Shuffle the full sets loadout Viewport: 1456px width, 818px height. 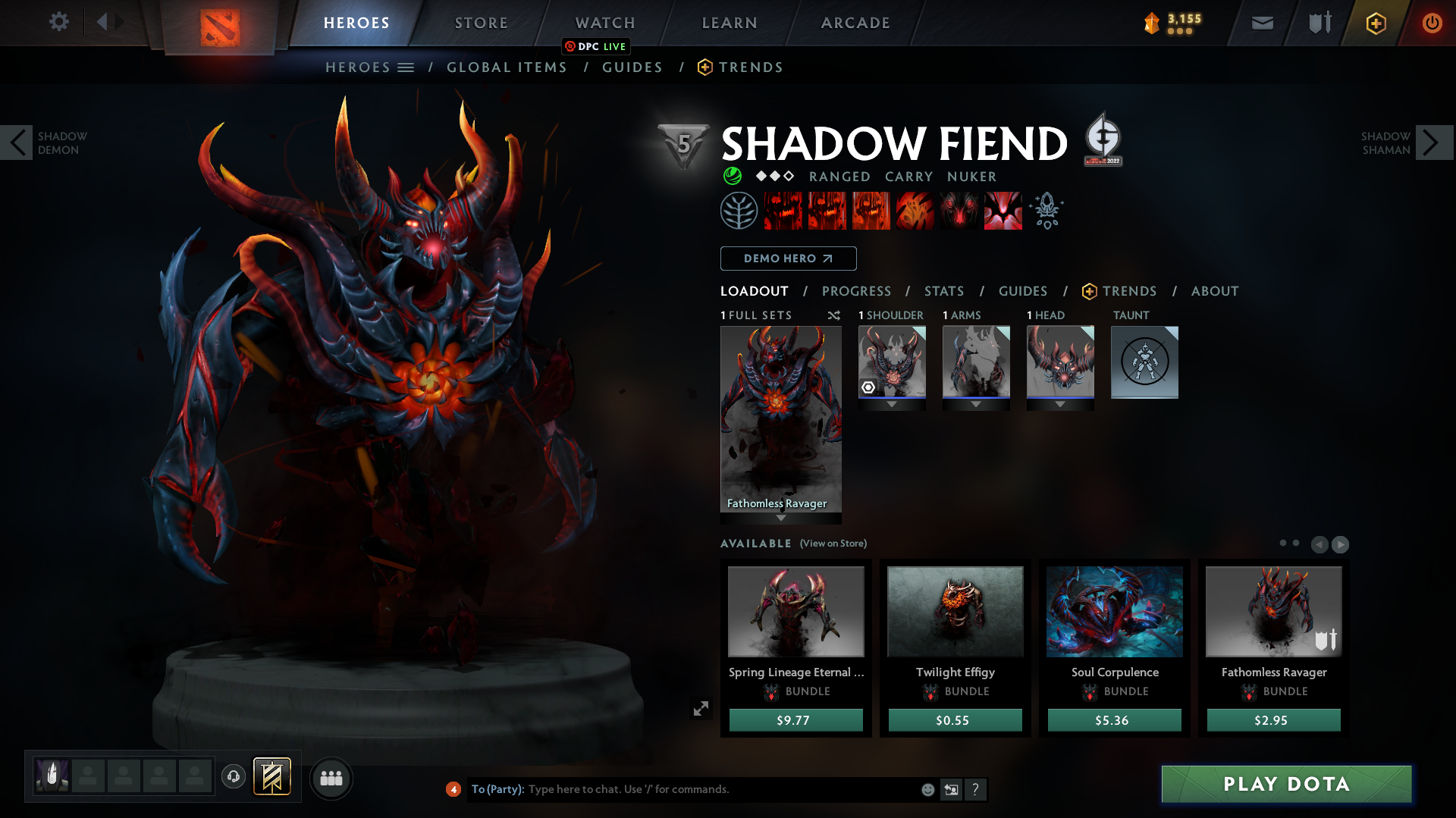coord(834,315)
